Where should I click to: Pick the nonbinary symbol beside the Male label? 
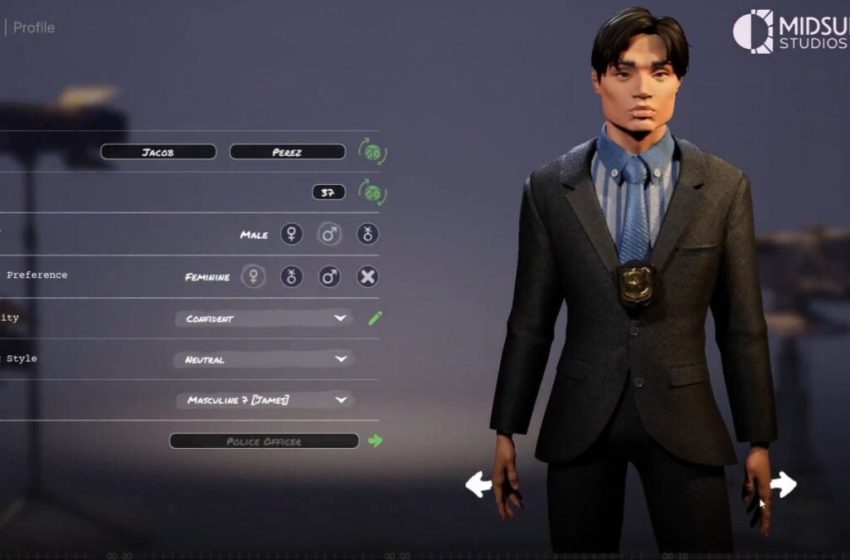pos(368,234)
